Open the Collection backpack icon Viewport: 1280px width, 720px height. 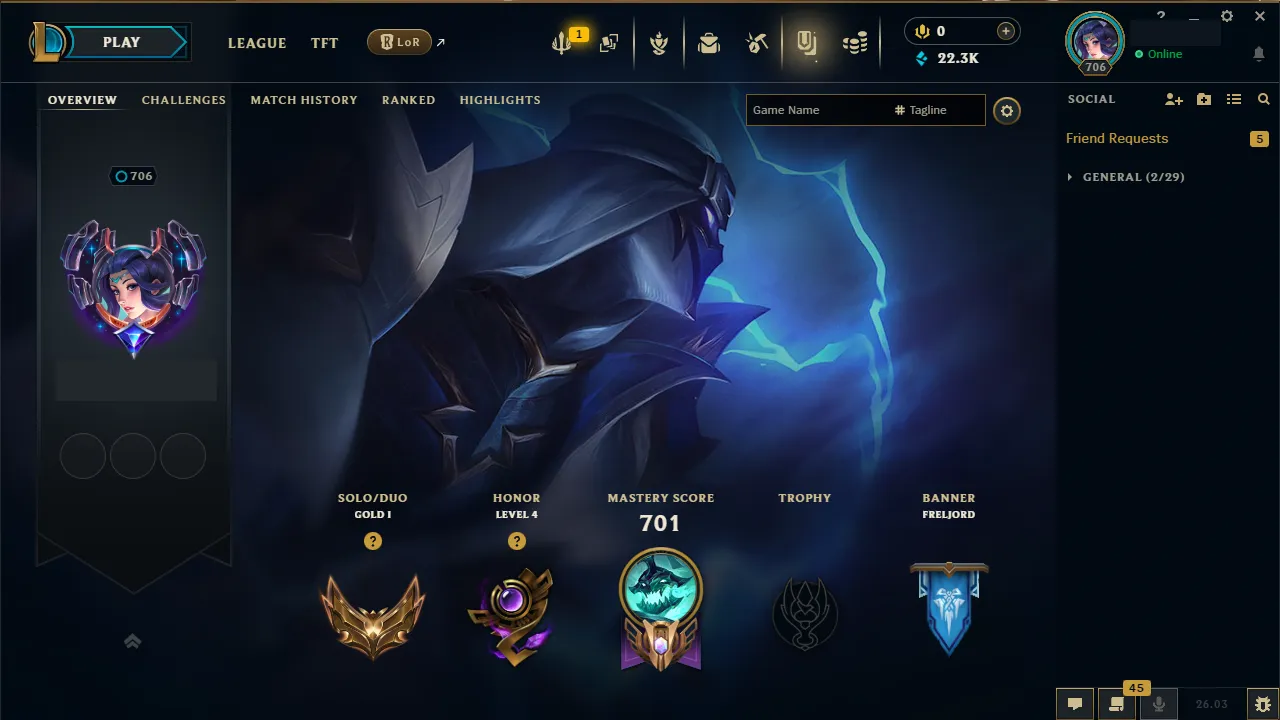[x=708, y=42]
